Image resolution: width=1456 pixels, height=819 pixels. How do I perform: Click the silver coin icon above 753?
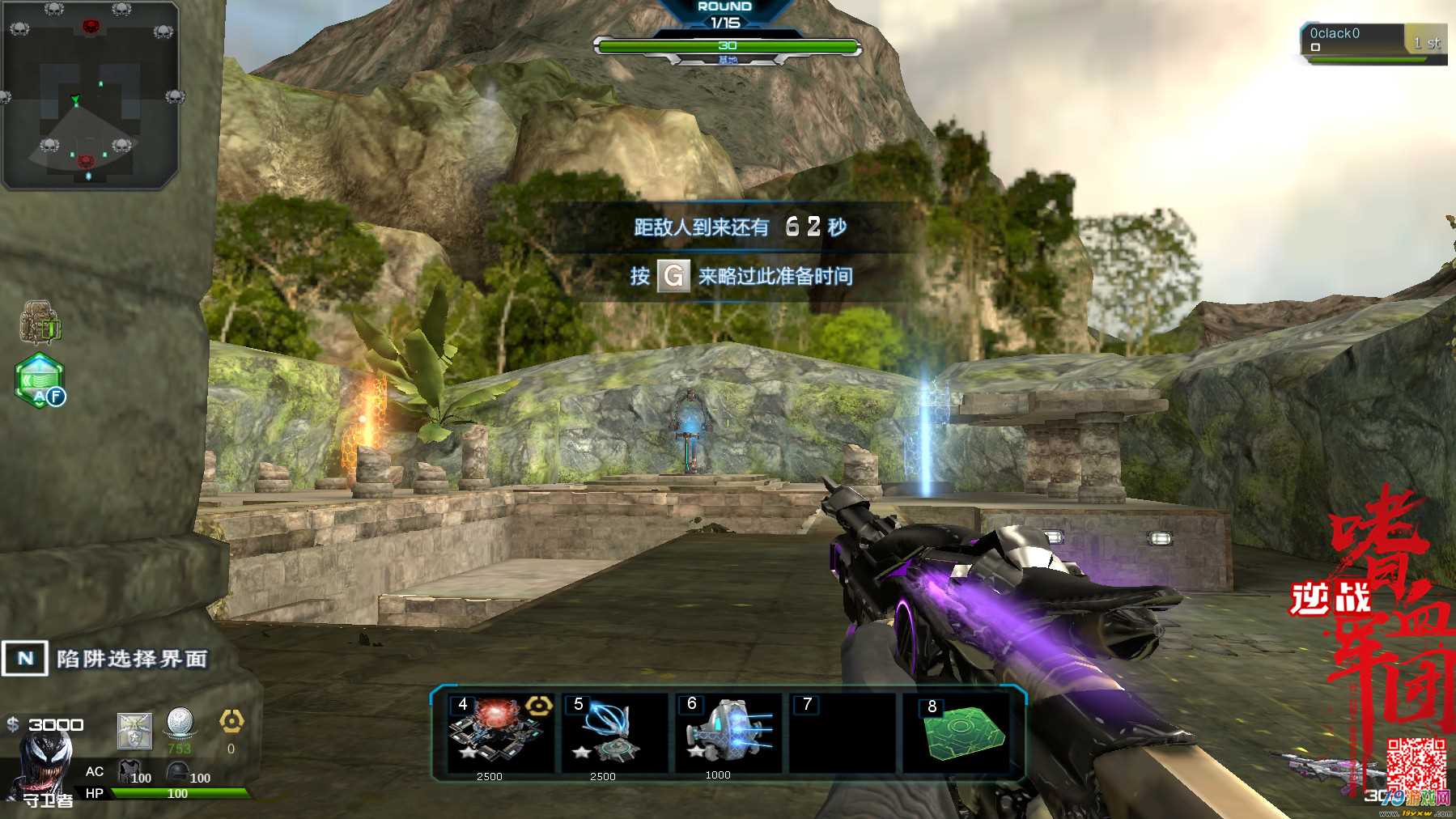[180, 722]
